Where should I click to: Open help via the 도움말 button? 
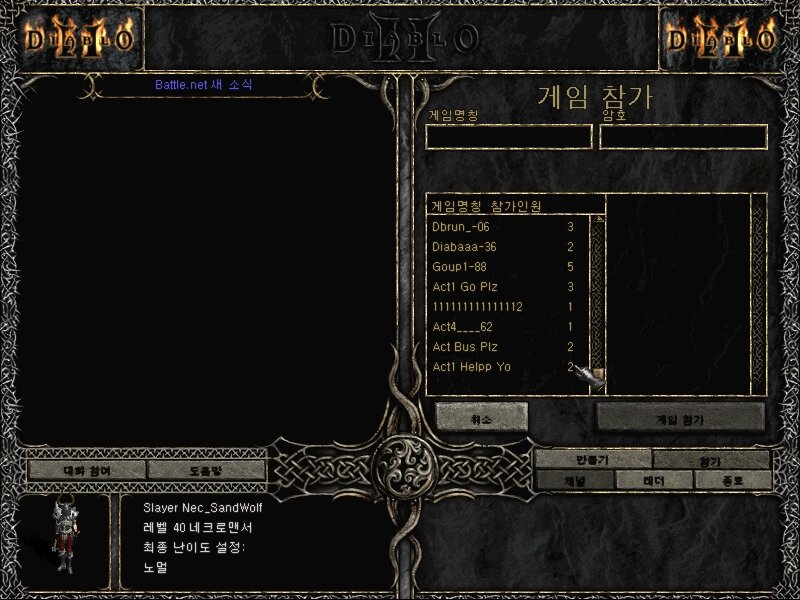[x=207, y=469]
